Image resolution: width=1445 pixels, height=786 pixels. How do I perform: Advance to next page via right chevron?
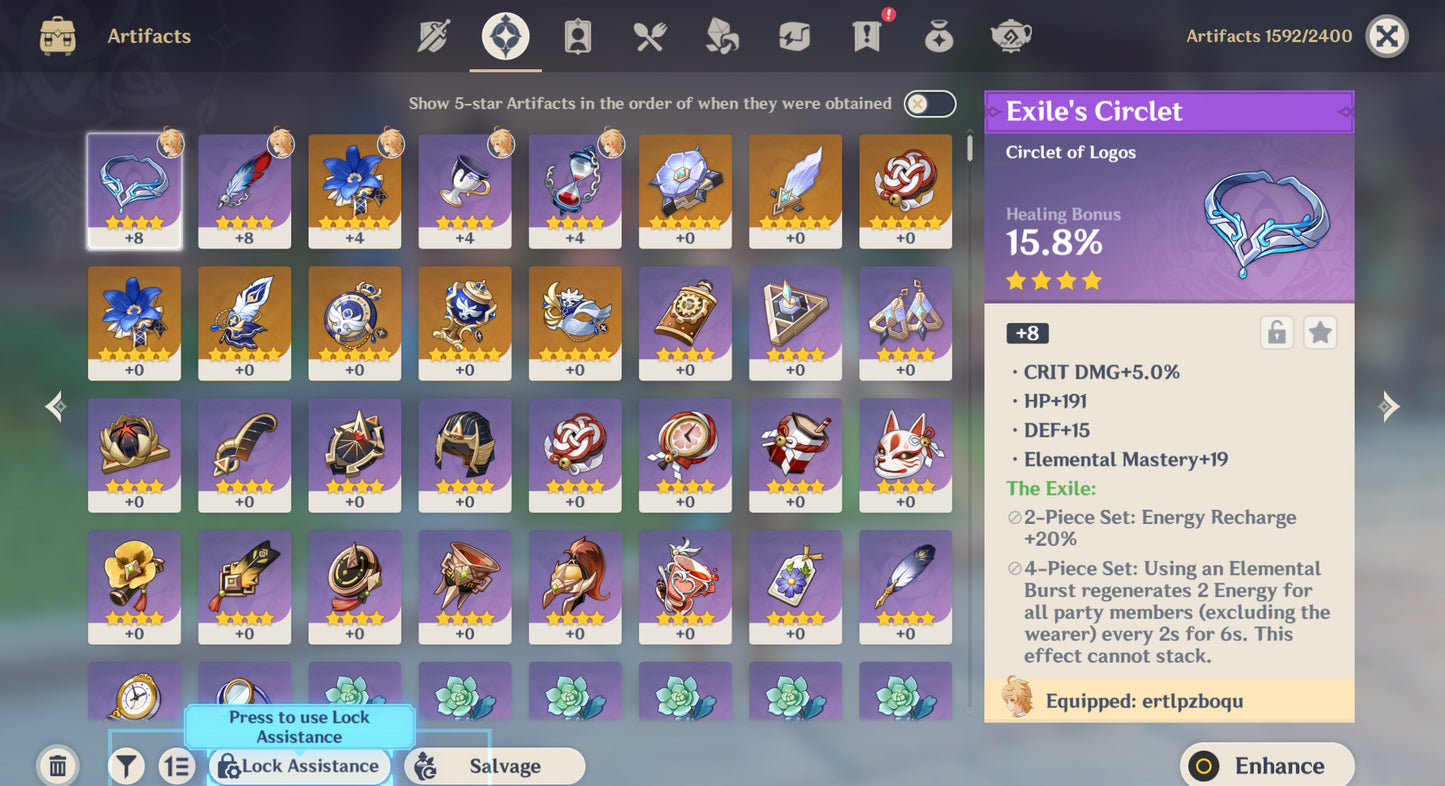1389,406
